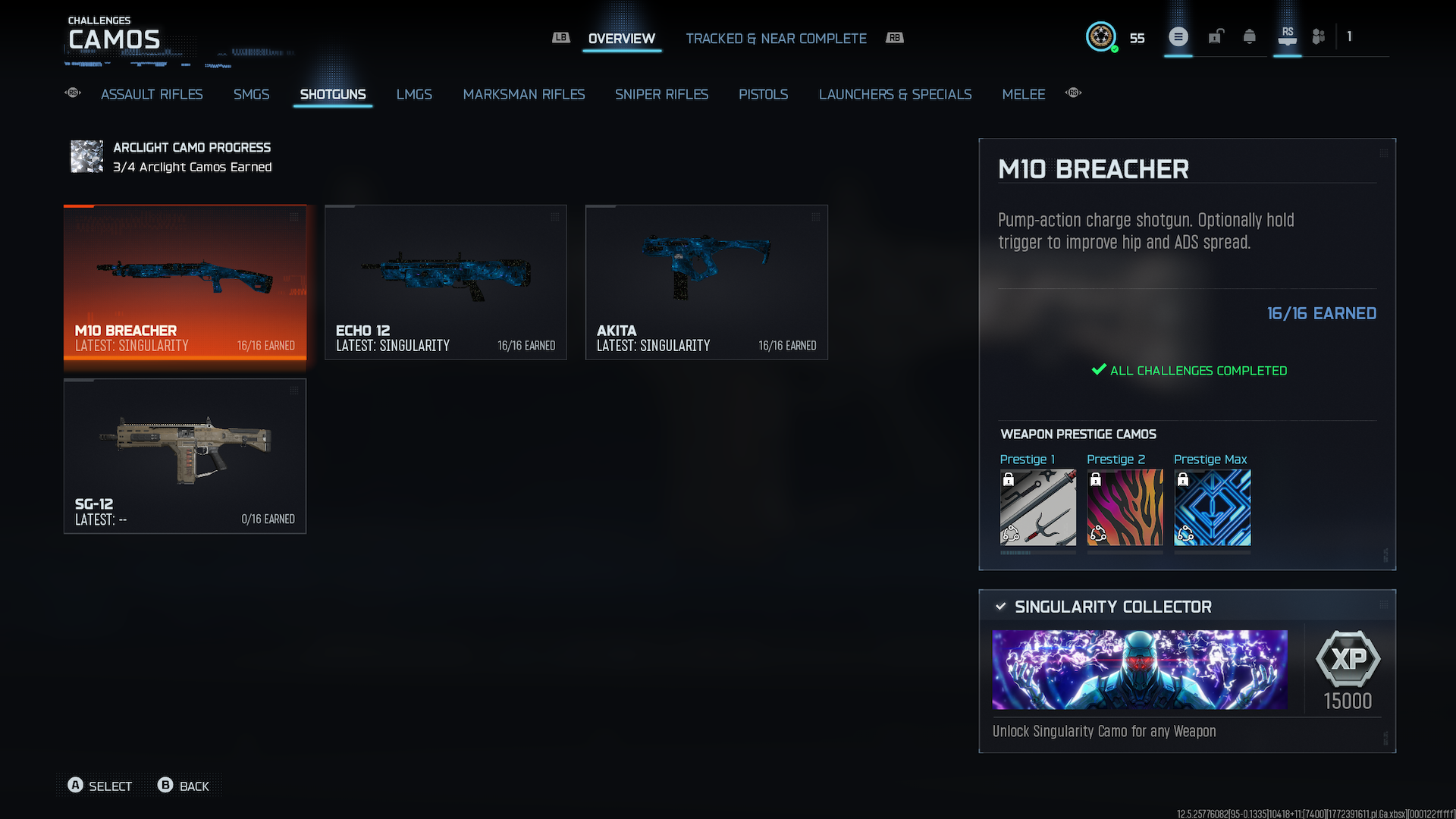The image size is (1456, 819).
Task: Open the SG-12 shotgun tile
Action: tap(185, 456)
